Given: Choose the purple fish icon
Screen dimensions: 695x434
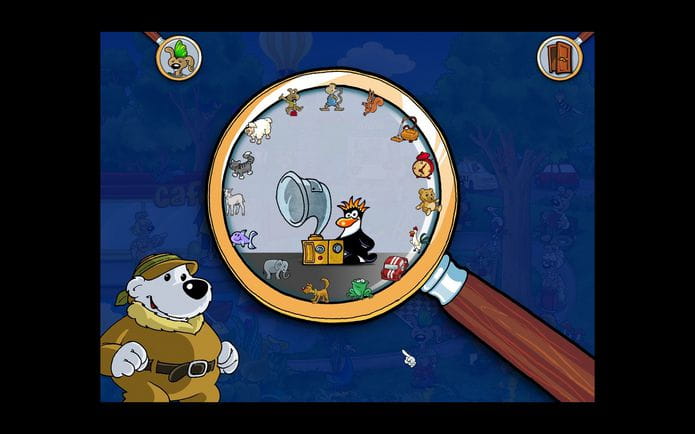Looking at the screenshot, I should 243,239.
